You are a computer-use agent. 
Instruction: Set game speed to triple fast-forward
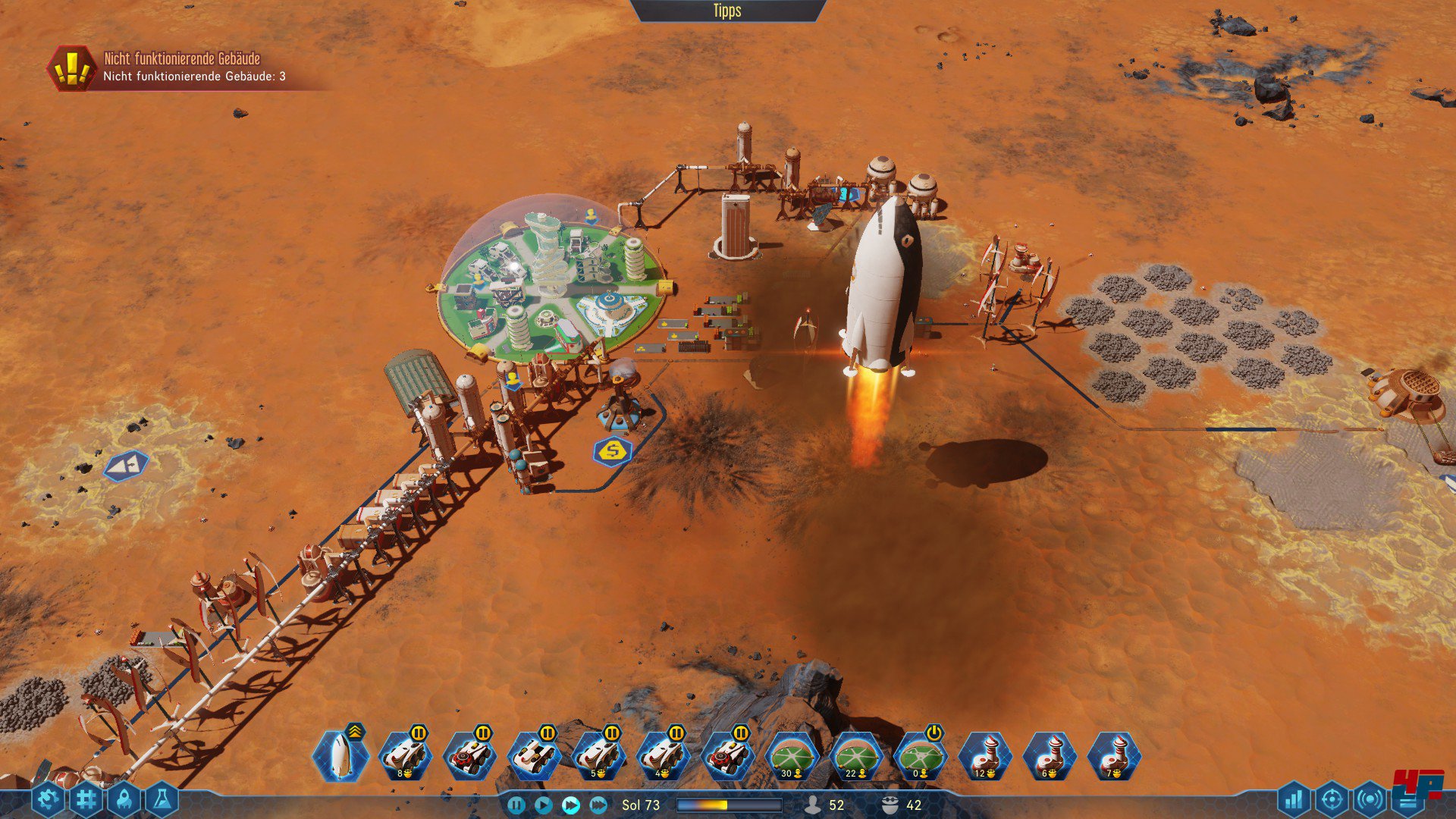pos(598,805)
